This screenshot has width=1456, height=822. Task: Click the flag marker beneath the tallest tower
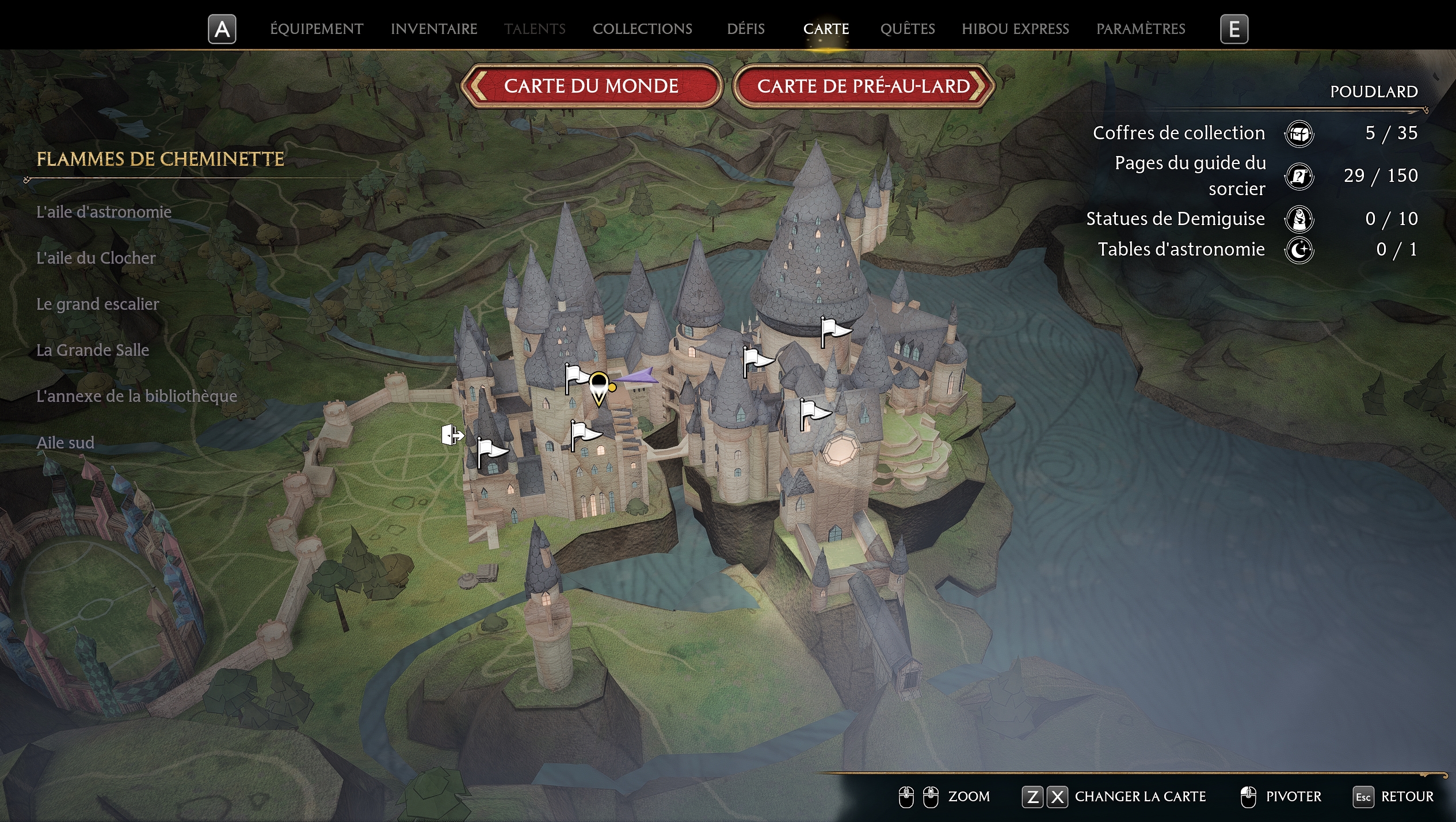[x=834, y=330]
